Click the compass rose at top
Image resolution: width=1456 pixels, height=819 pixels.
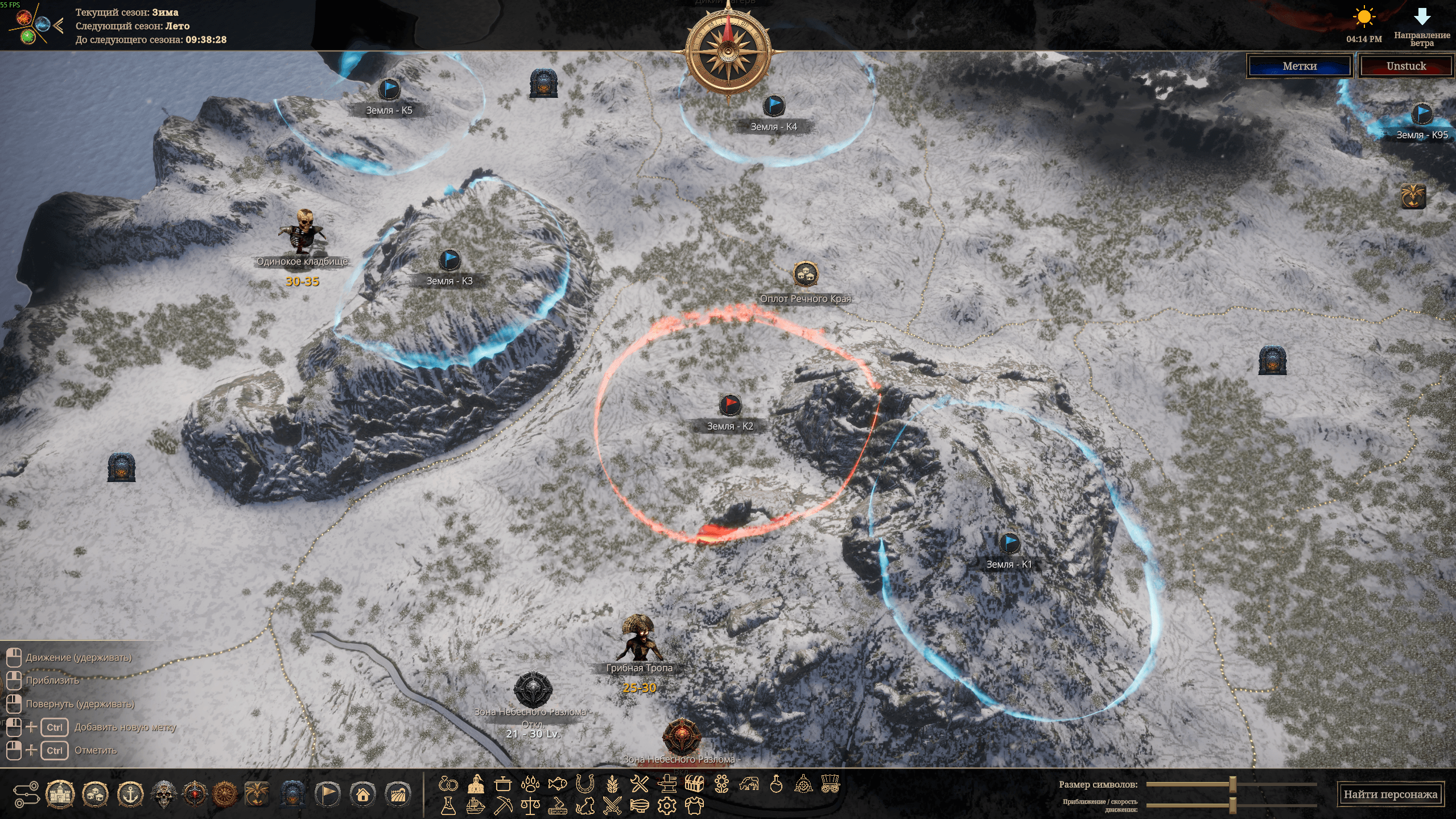(x=728, y=52)
